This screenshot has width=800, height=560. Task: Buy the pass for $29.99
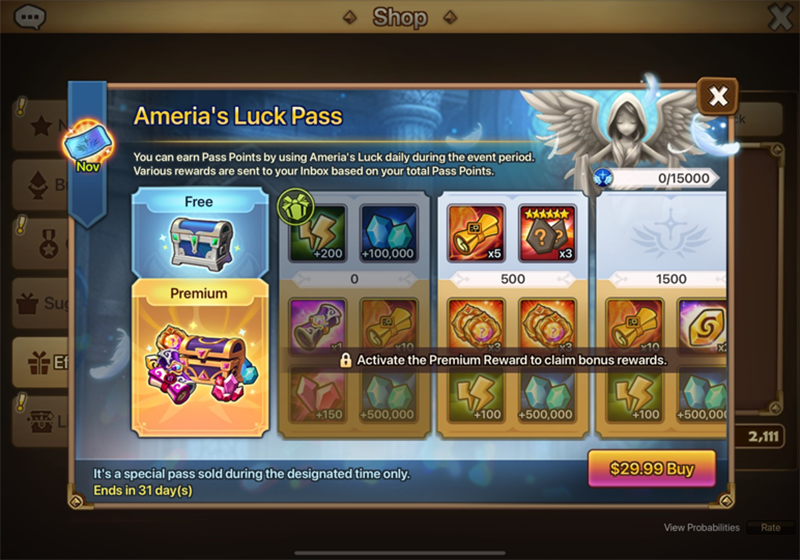(651, 468)
